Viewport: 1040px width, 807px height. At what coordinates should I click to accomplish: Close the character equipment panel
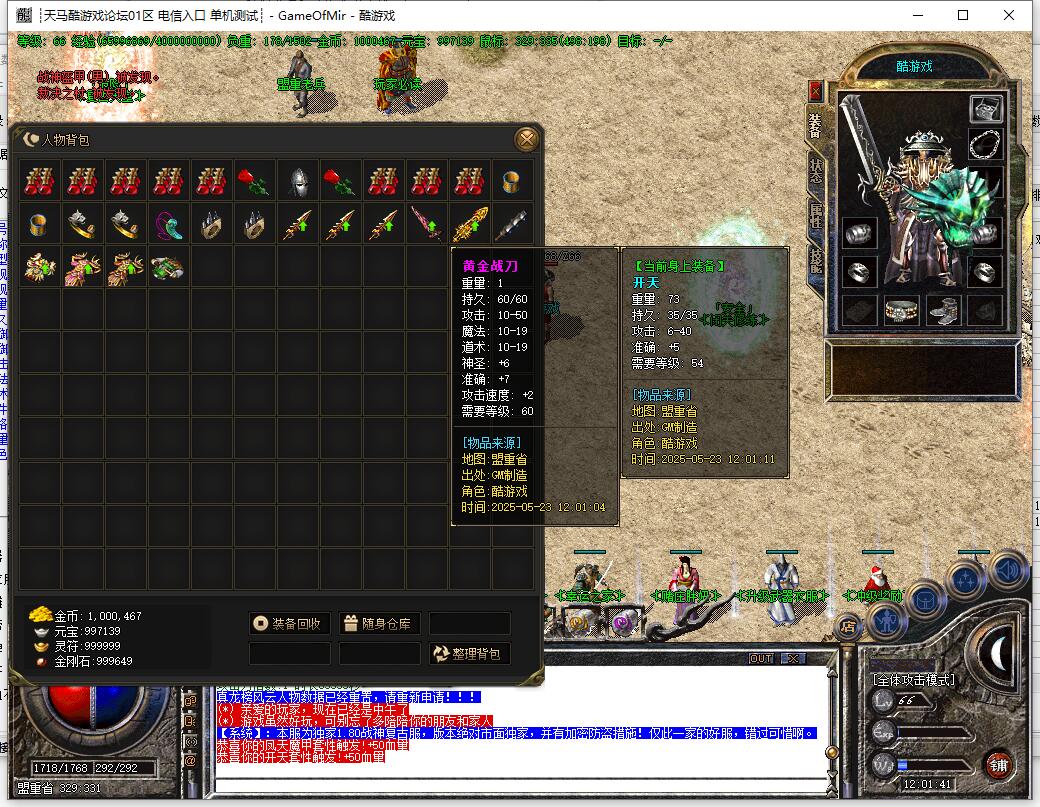coord(815,90)
